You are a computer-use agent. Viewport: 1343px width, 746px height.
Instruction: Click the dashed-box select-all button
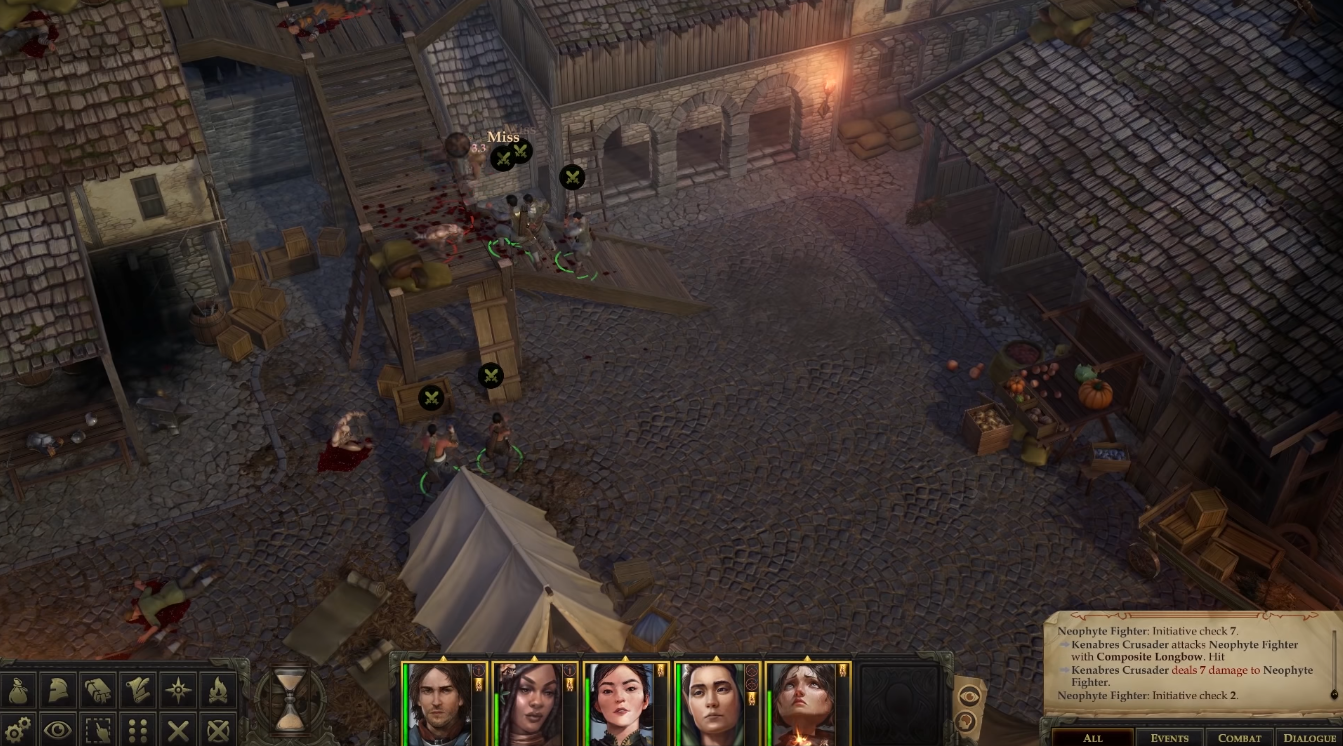97,729
